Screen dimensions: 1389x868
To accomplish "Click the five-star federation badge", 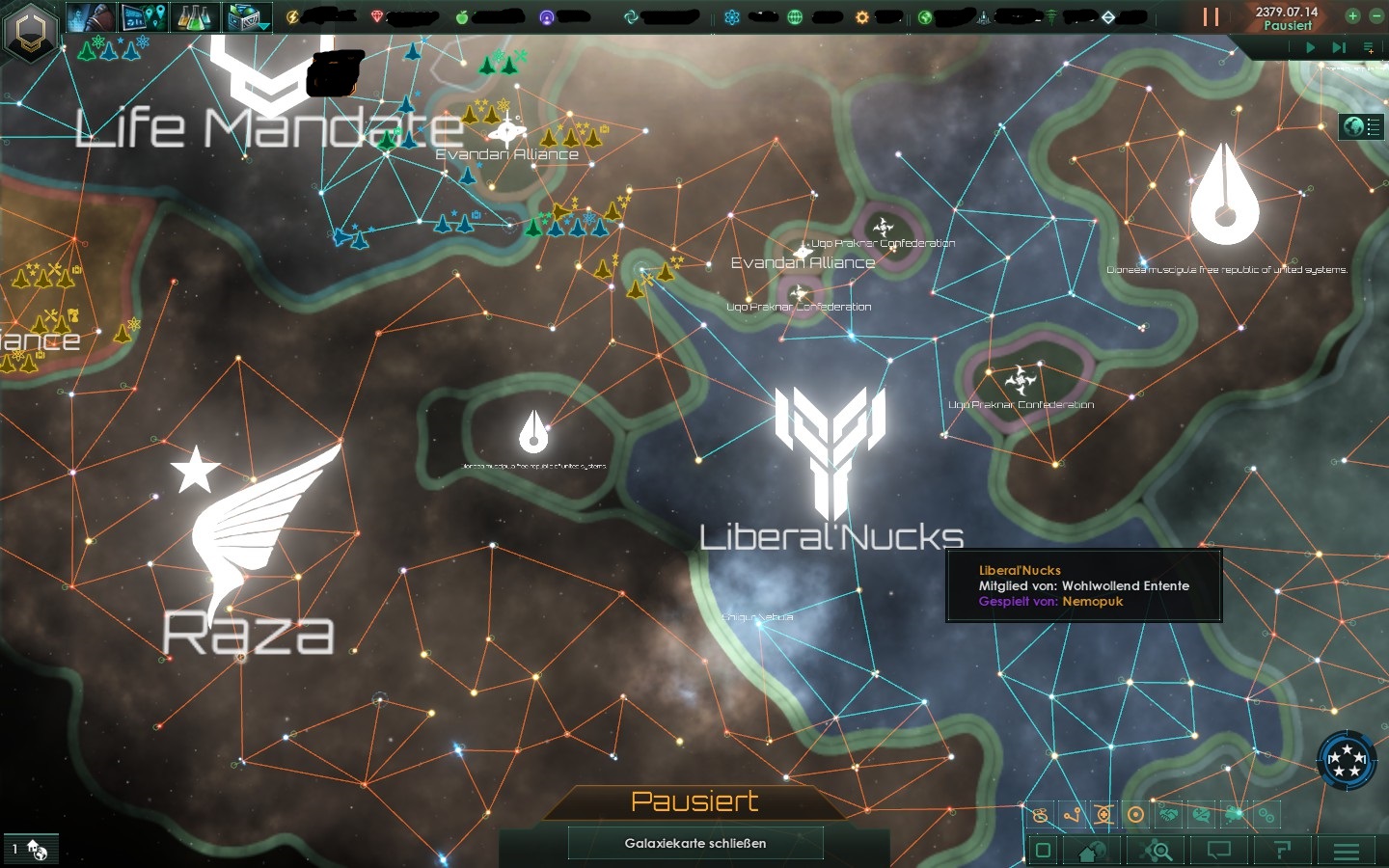I will (x=1347, y=760).
